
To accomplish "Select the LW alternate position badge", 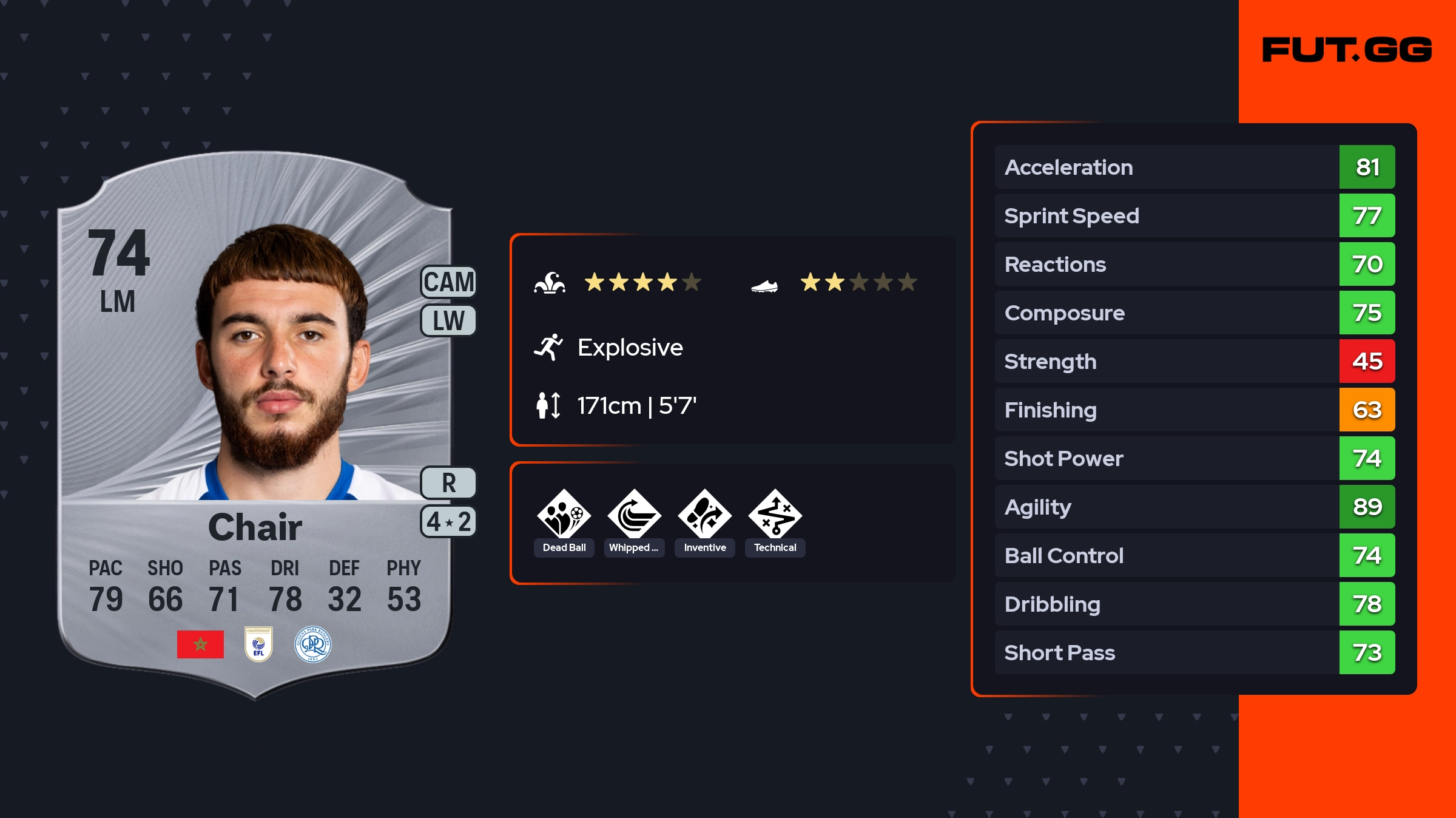I will 449,320.
